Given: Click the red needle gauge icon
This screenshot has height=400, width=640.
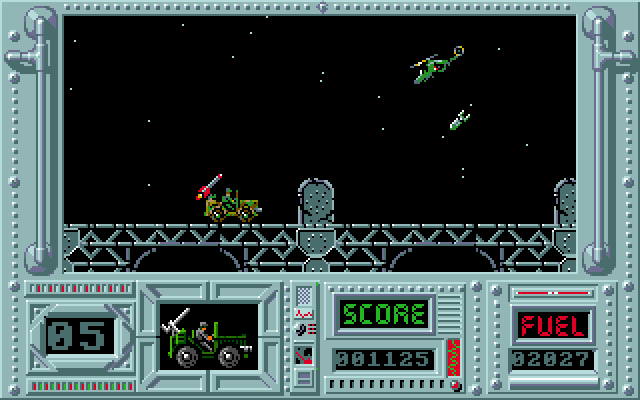Looking at the screenshot, I should click(304, 353).
